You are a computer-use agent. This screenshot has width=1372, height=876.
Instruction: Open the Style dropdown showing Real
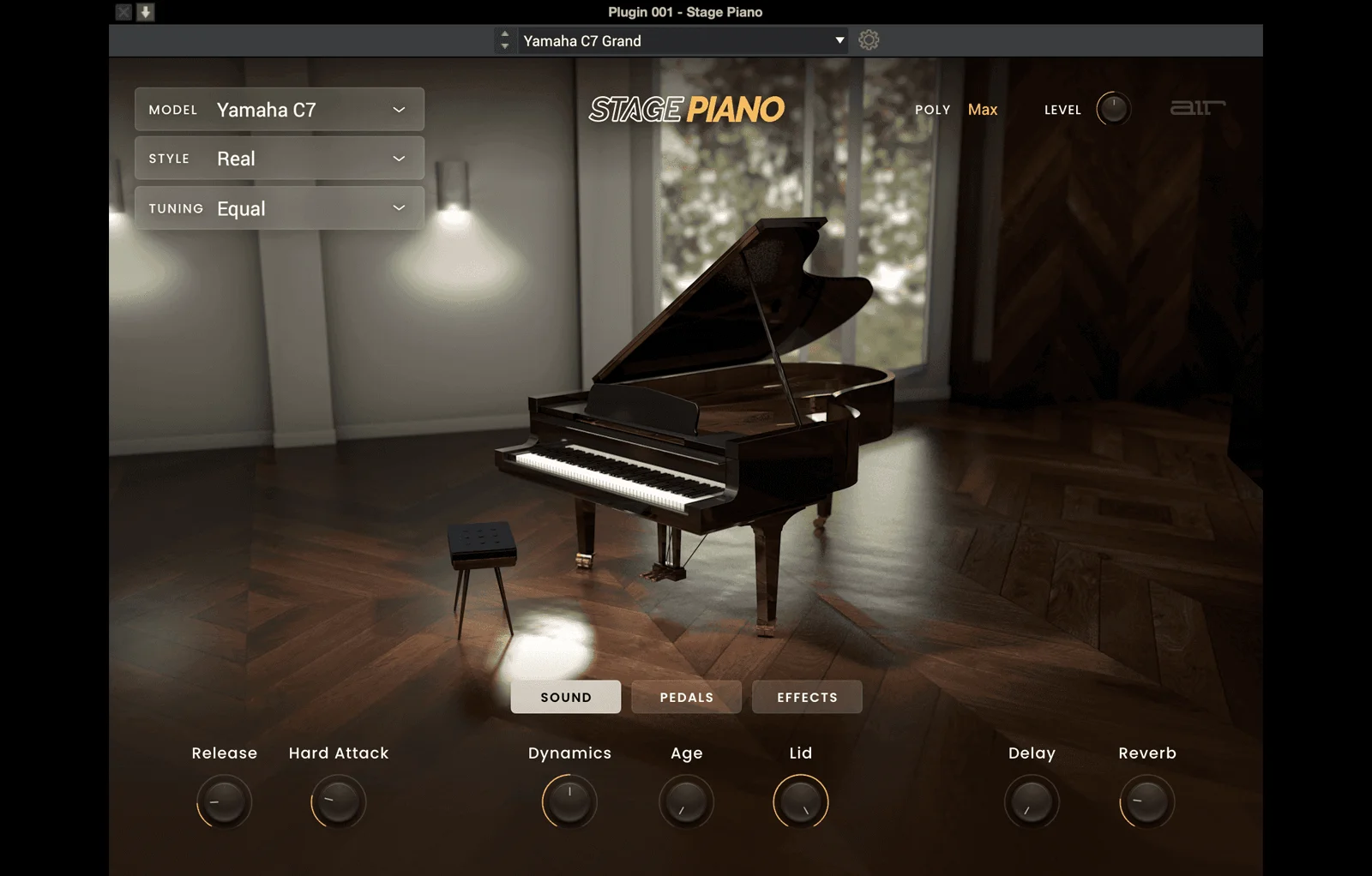[x=279, y=158]
